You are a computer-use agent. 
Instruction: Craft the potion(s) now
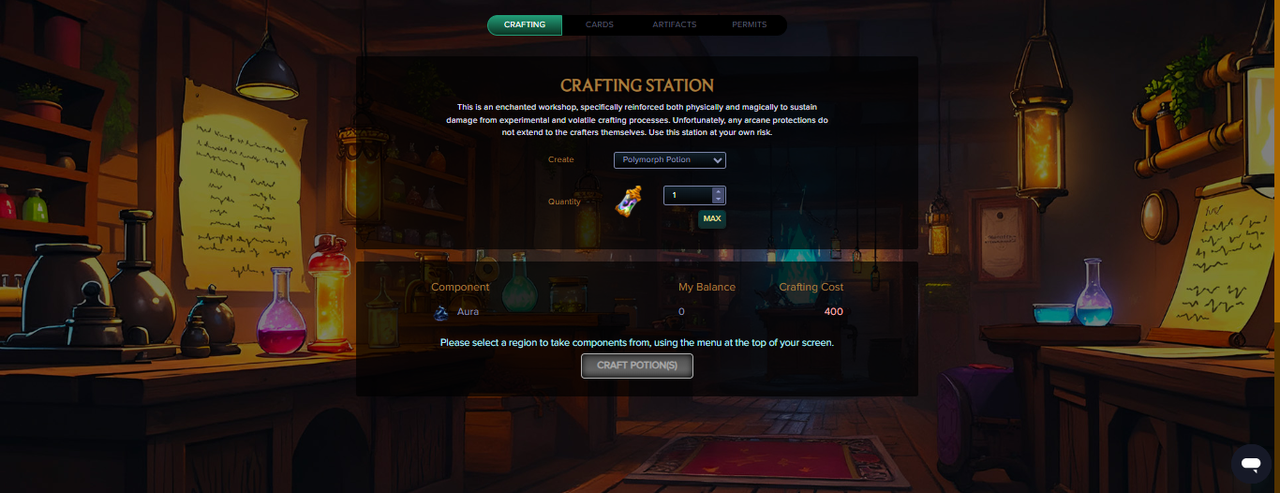click(x=637, y=366)
